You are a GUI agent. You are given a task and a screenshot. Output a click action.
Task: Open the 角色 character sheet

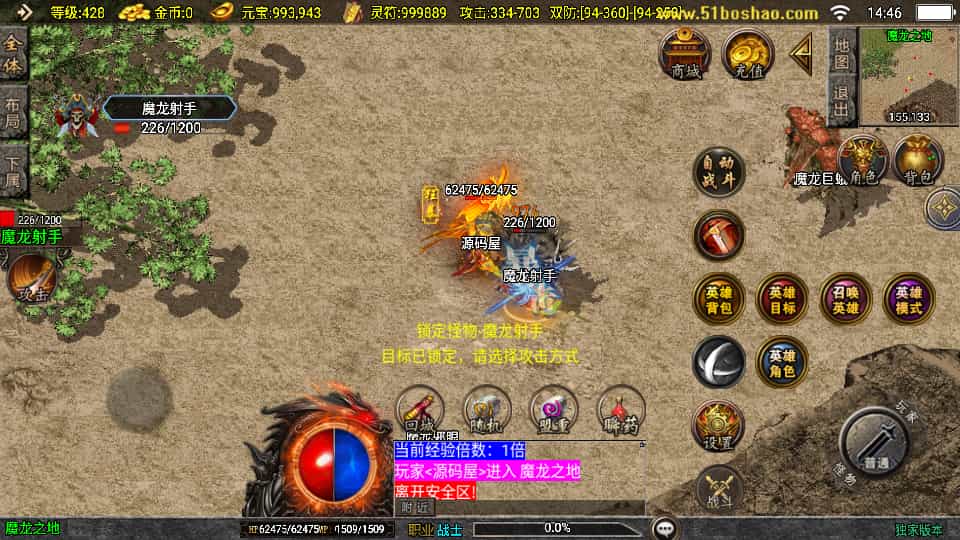point(862,161)
